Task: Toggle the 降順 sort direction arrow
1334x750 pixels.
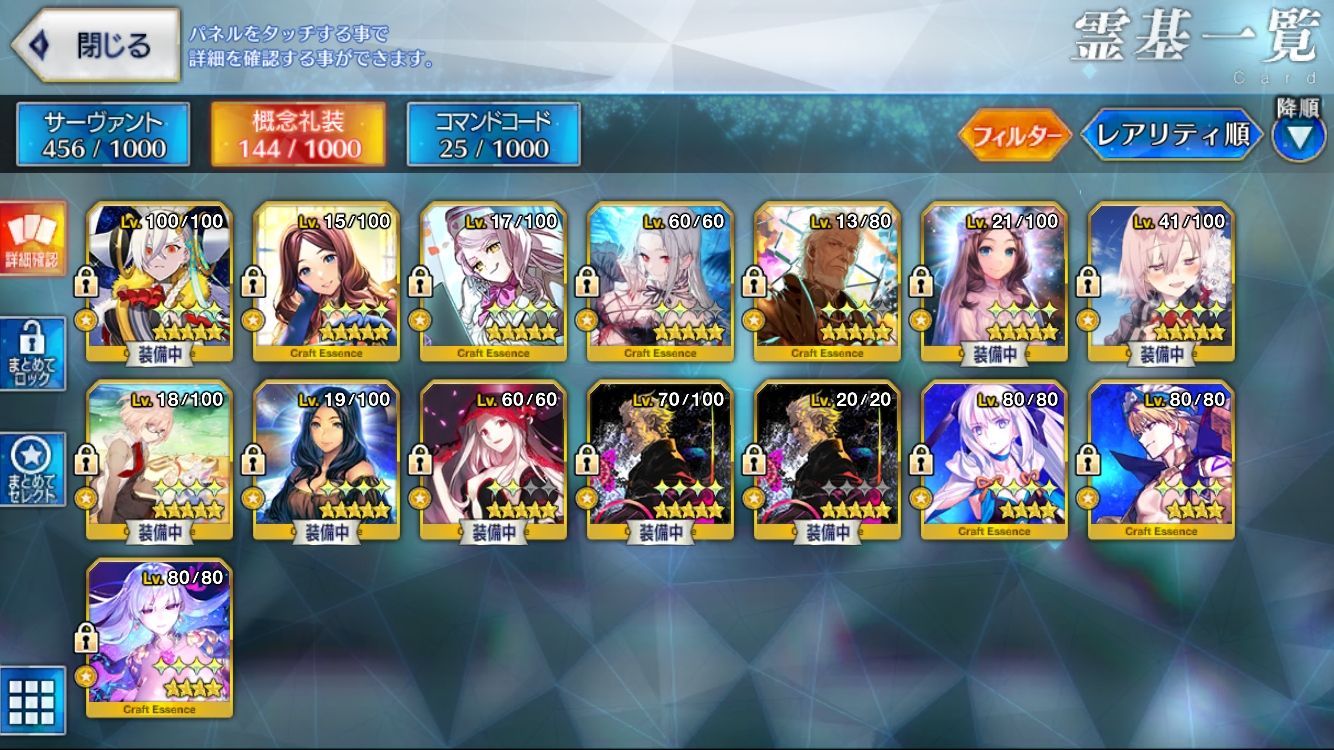Action: (1298, 136)
